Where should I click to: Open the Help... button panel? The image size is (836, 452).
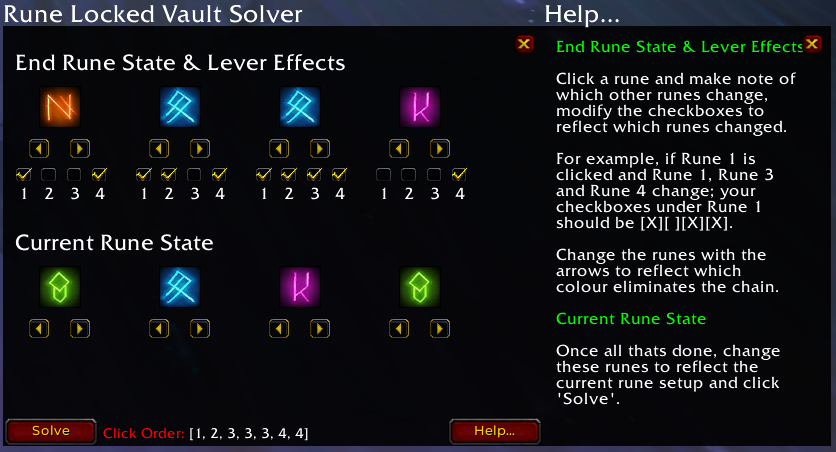[494, 431]
